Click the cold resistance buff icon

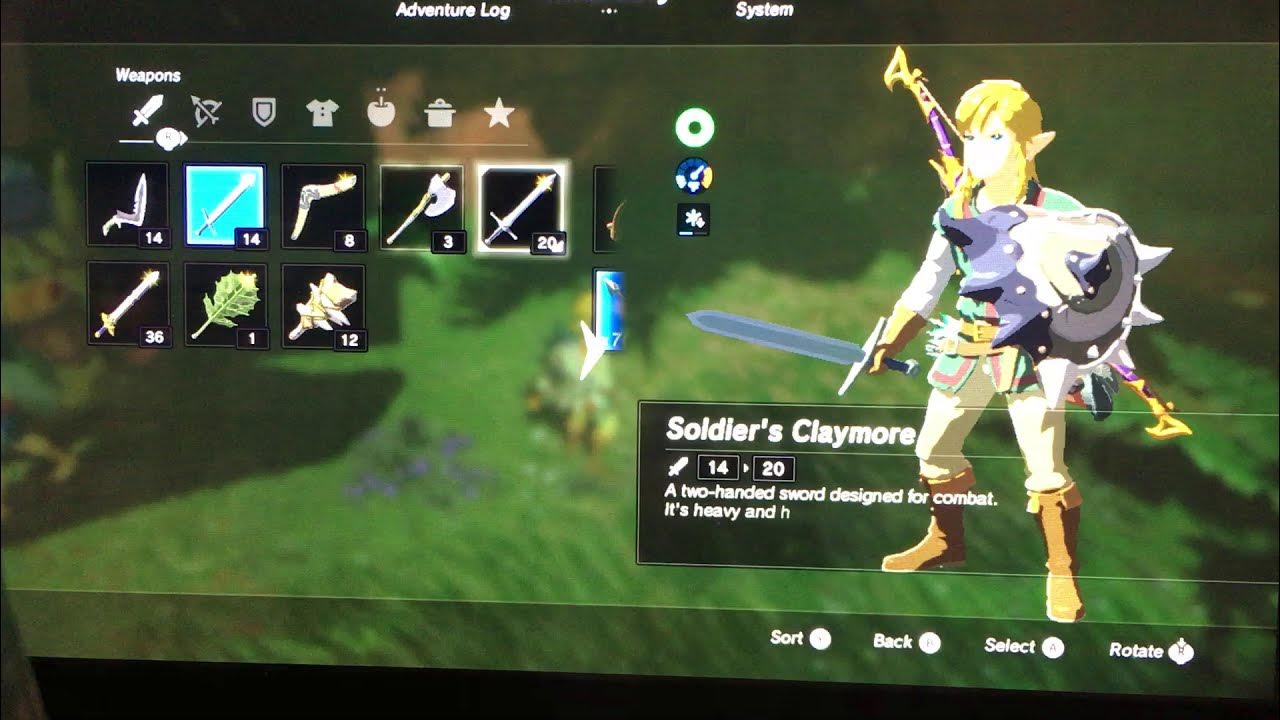tap(692, 218)
